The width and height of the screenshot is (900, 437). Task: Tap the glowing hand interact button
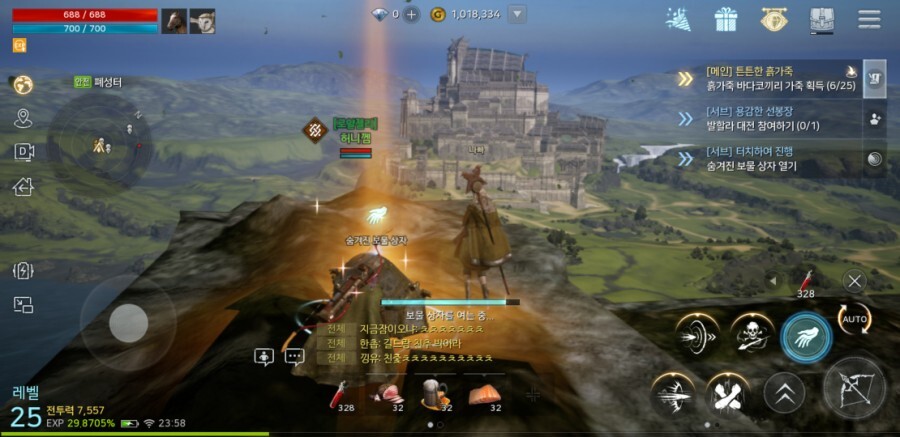click(805, 337)
